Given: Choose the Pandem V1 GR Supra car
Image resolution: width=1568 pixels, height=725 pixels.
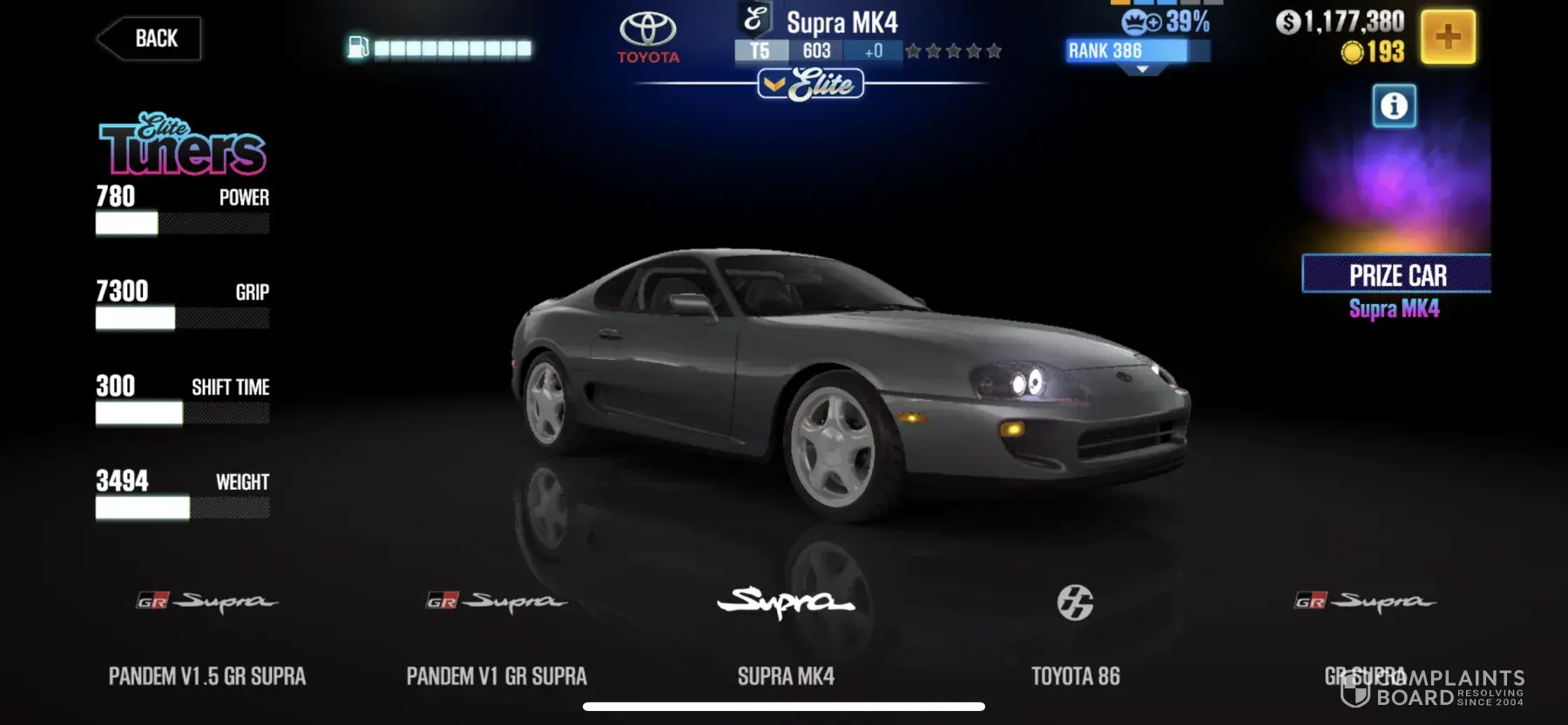Looking at the screenshot, I should pos(497,636).
